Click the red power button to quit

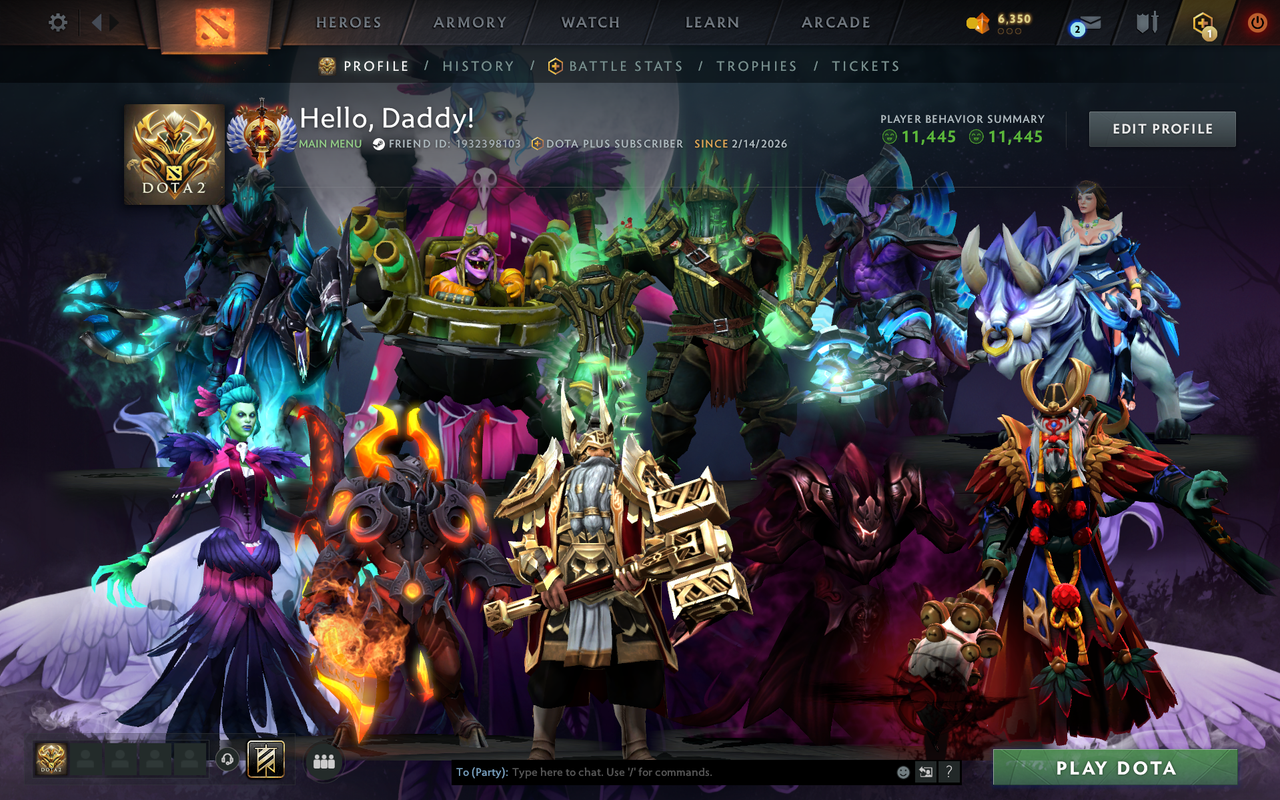point(1256,21)
